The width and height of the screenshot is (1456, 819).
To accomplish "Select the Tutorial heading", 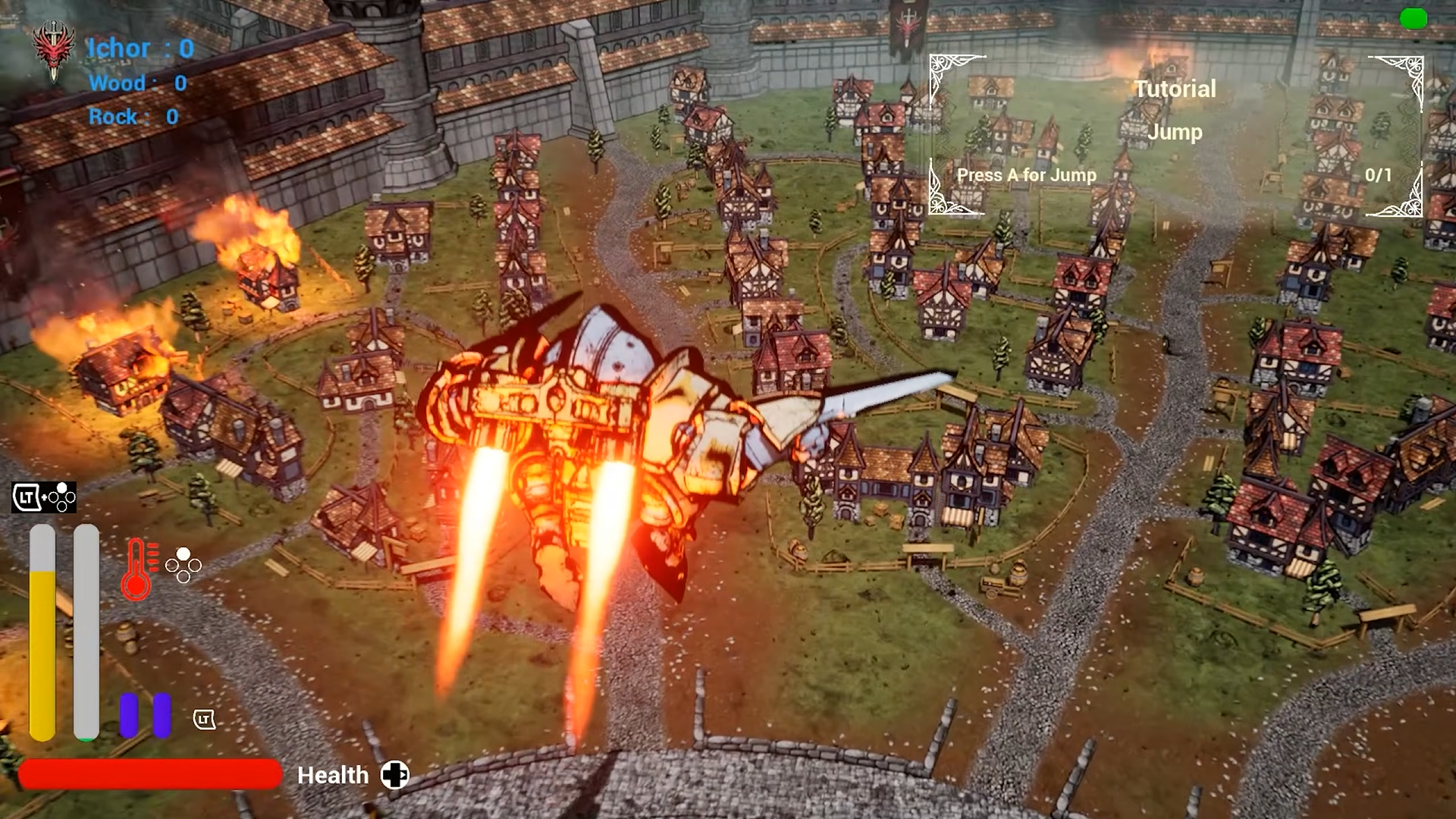I will (1175, 89).
